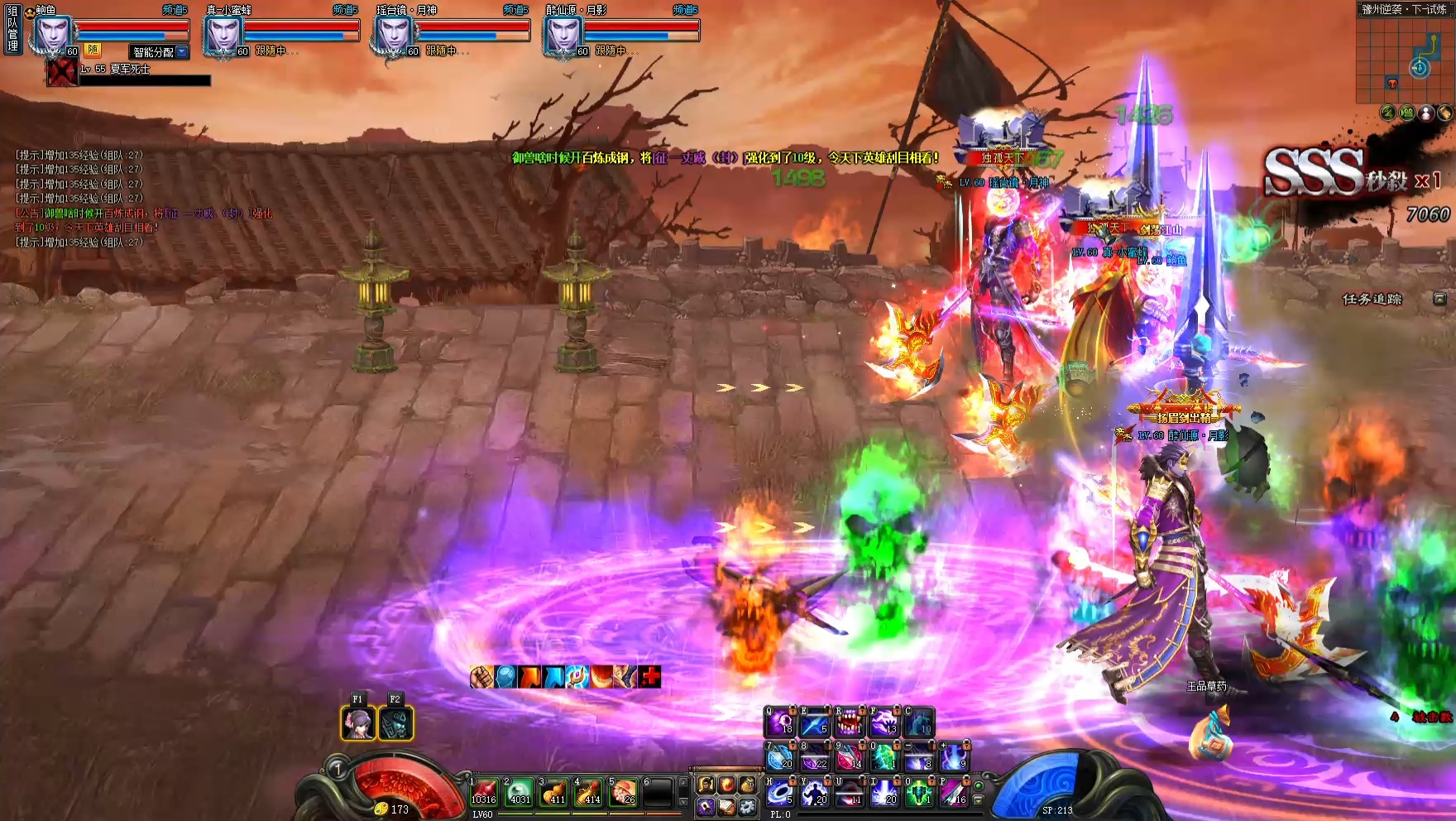Viewport: 1456px width, 821px height.
Task: Open the gear settings icon
Action: click(x=747, y=806)
